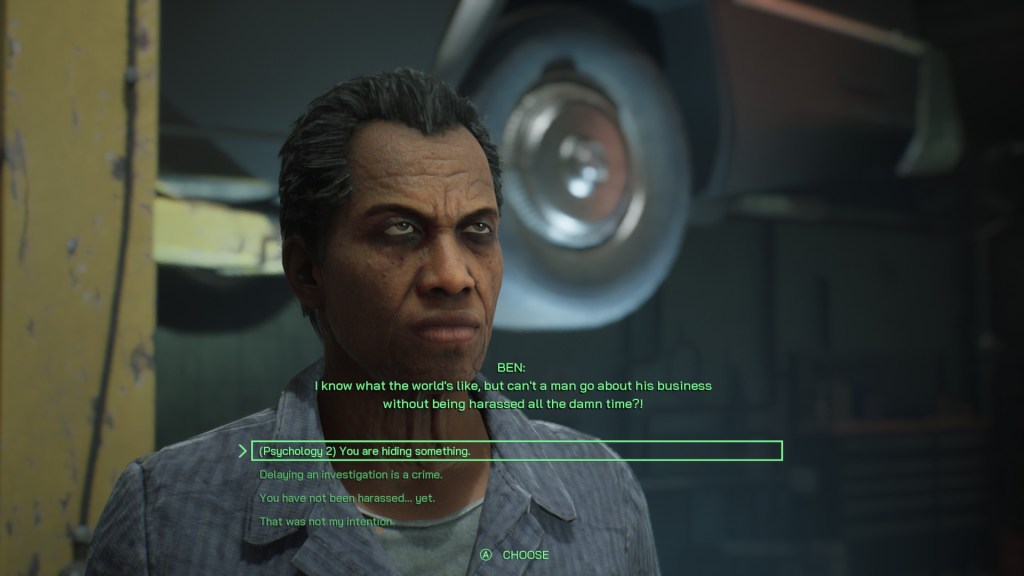This screenshot has width=1024, height=576.
Task: Reply "That was not my intention."
Action: pos(326,522)
